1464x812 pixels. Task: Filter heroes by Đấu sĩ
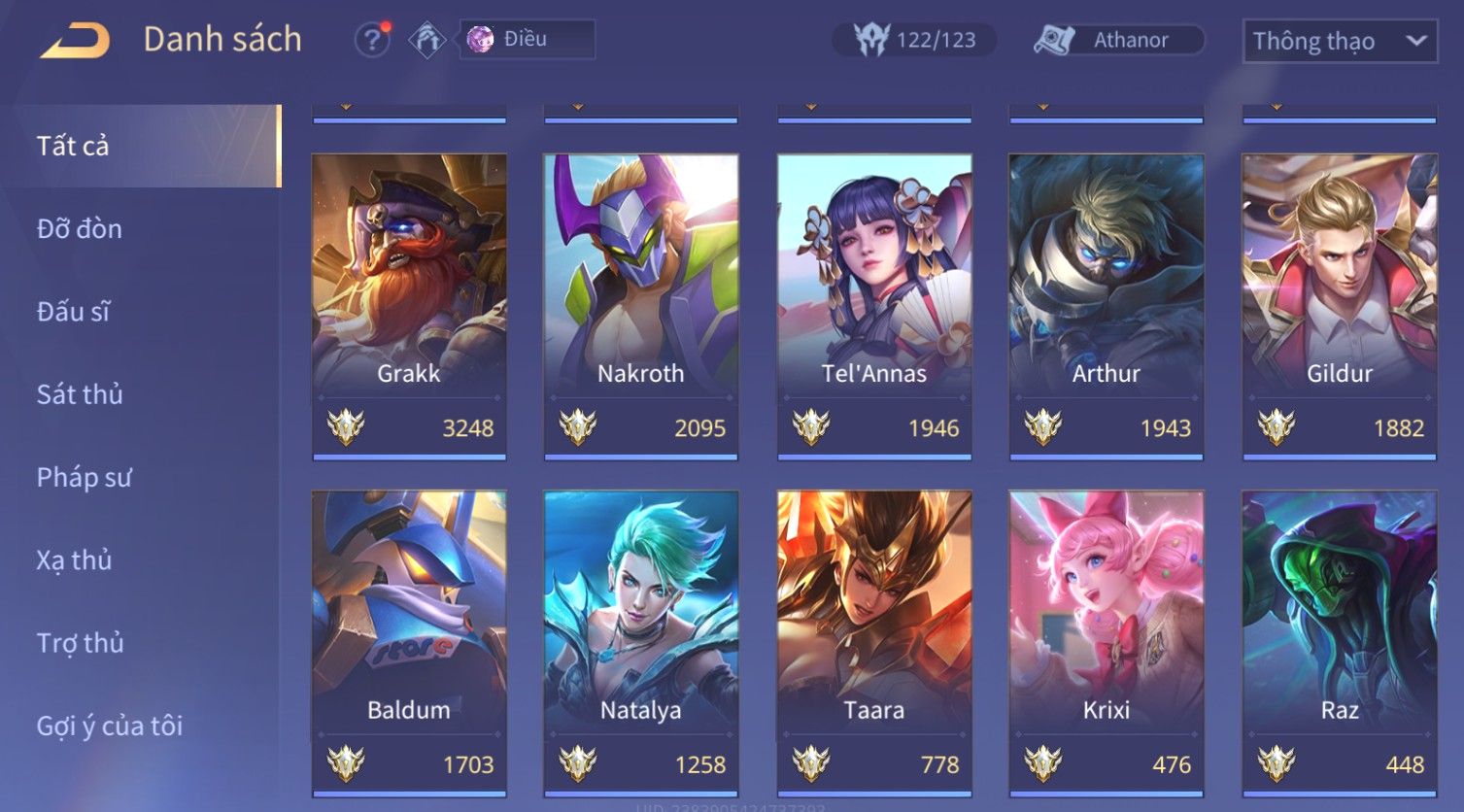click(x=74, y=312)
